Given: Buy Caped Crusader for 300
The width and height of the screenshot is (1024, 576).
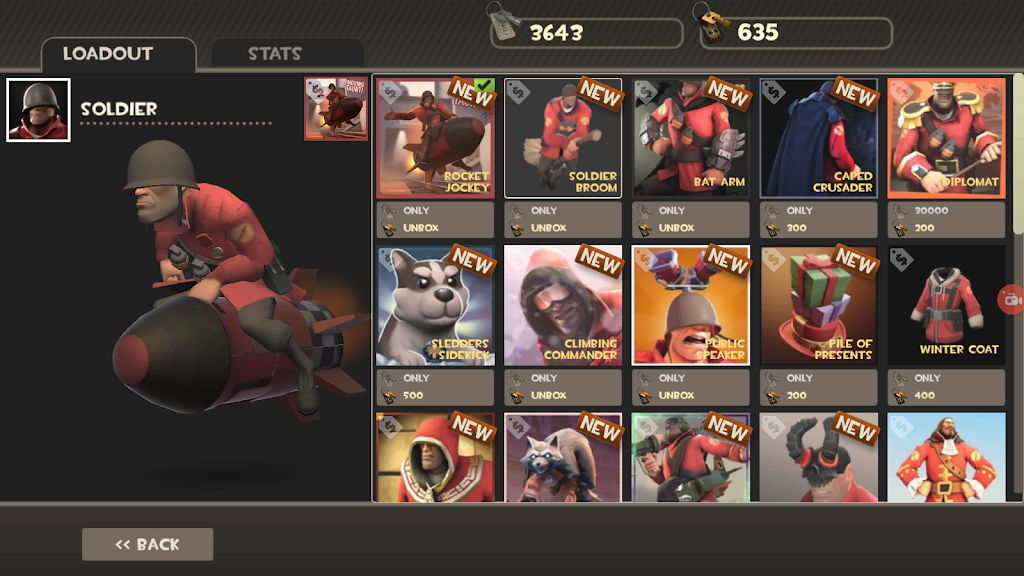Looking at the screenshot, I should click(x=819, y=220).
